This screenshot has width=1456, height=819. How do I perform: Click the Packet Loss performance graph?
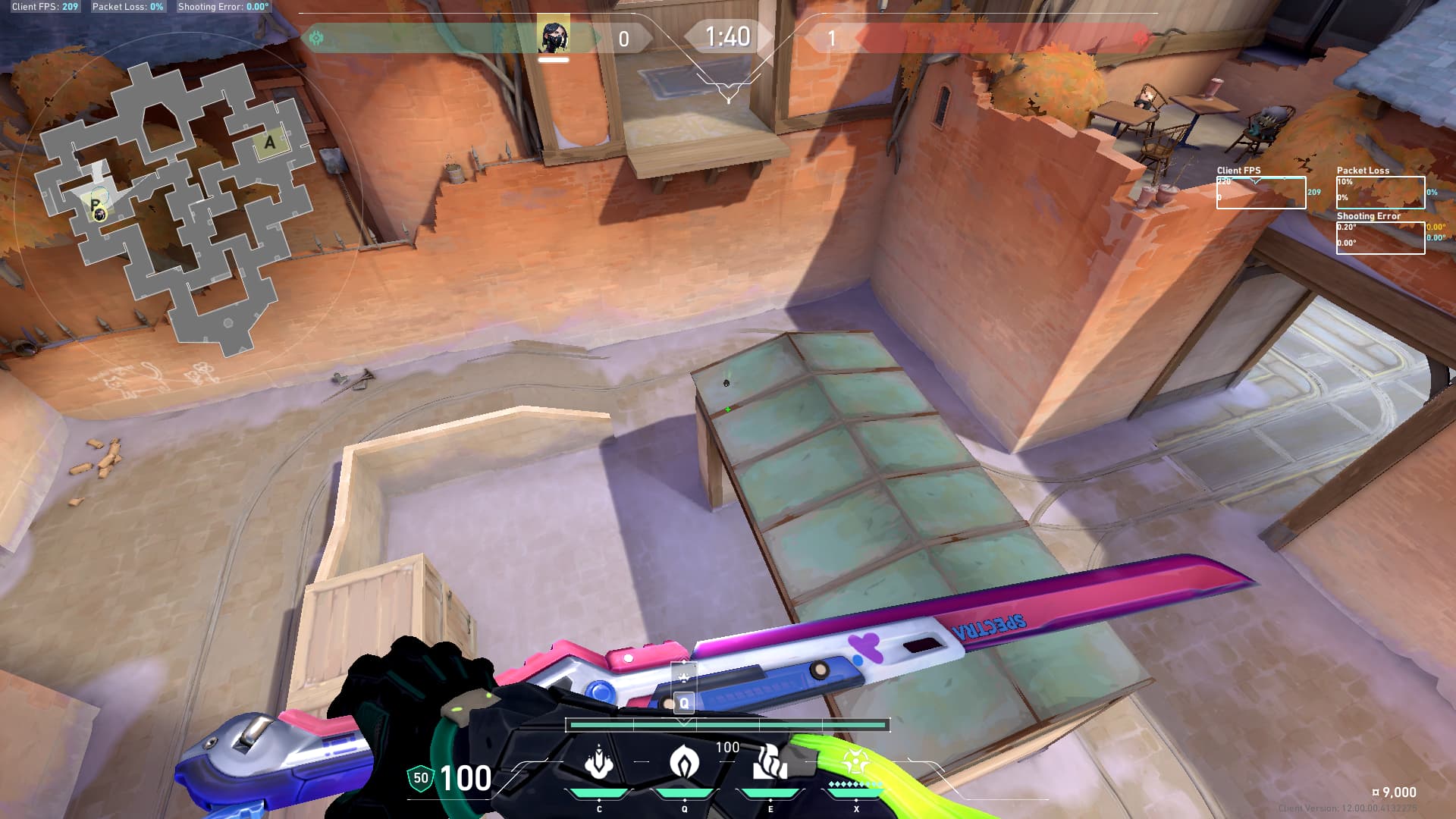click(1380, 193)
